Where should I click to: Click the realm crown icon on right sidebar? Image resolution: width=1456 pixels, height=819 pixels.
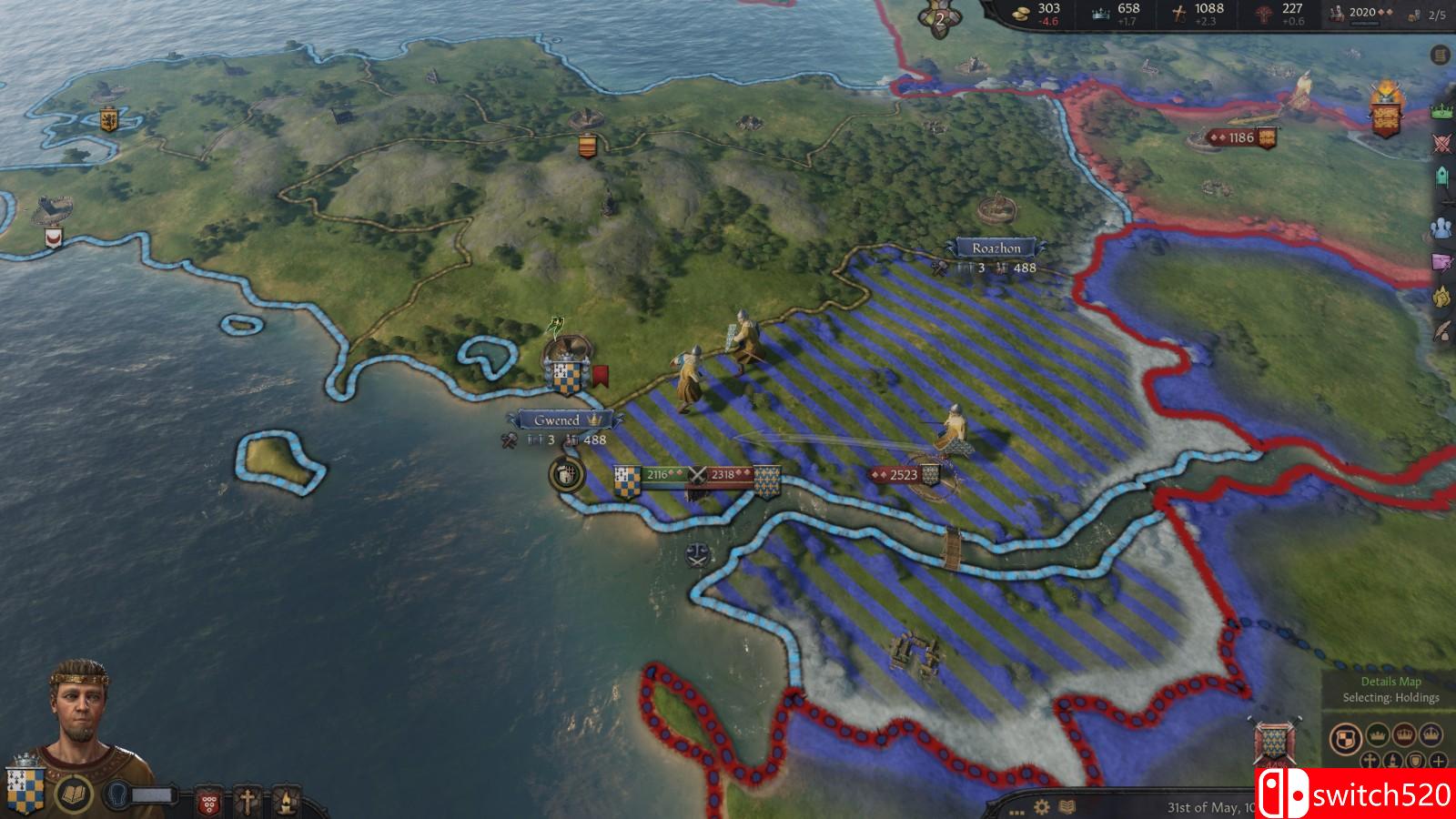click(x=1441, y=109)
